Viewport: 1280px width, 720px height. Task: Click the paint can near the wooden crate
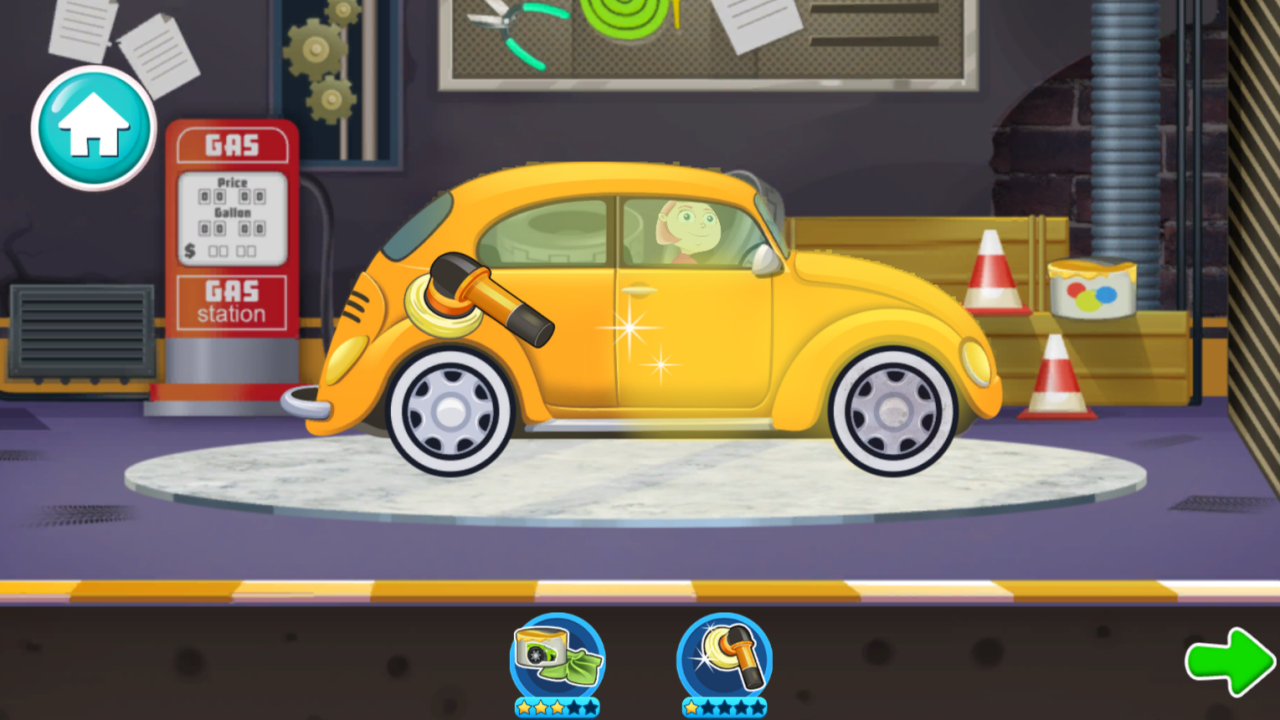click(x=1089, y=288)
